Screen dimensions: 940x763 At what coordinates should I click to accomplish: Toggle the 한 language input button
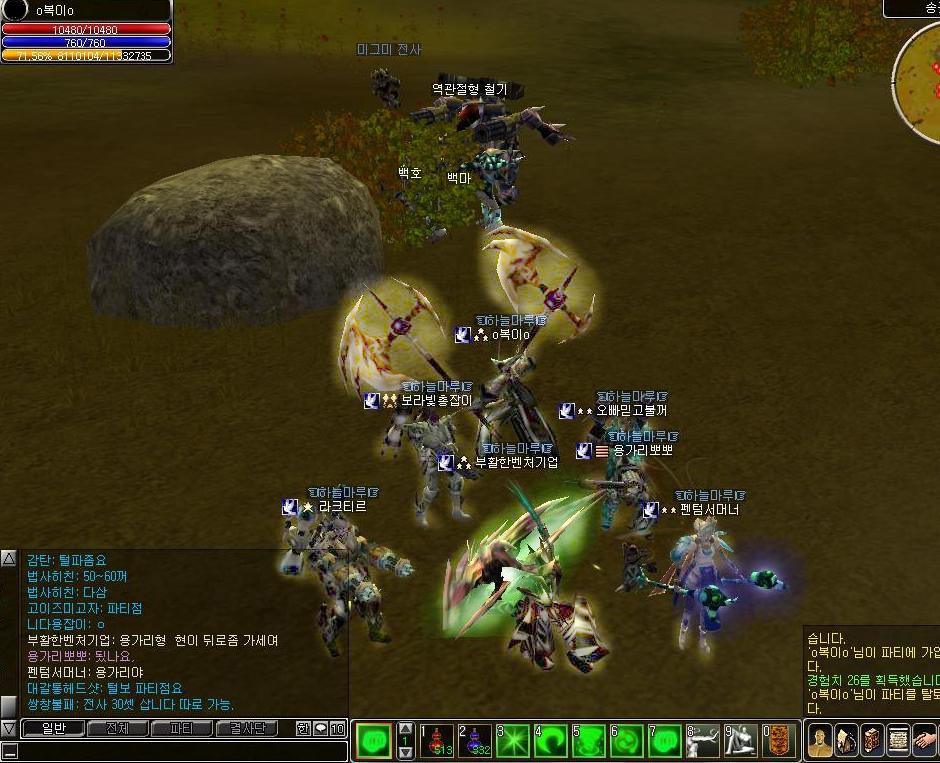(x=304, y=729)
